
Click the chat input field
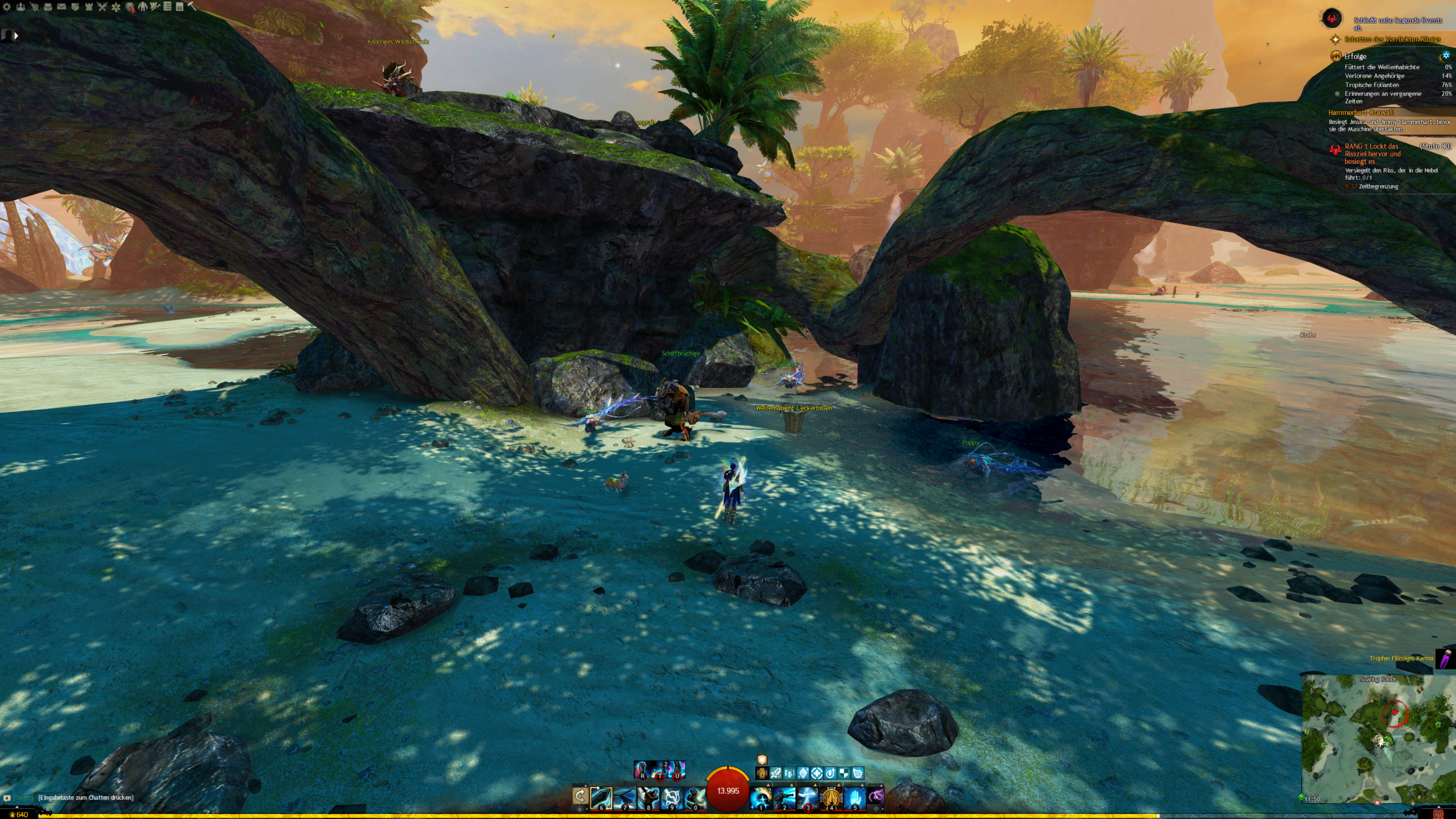(85, 797)
